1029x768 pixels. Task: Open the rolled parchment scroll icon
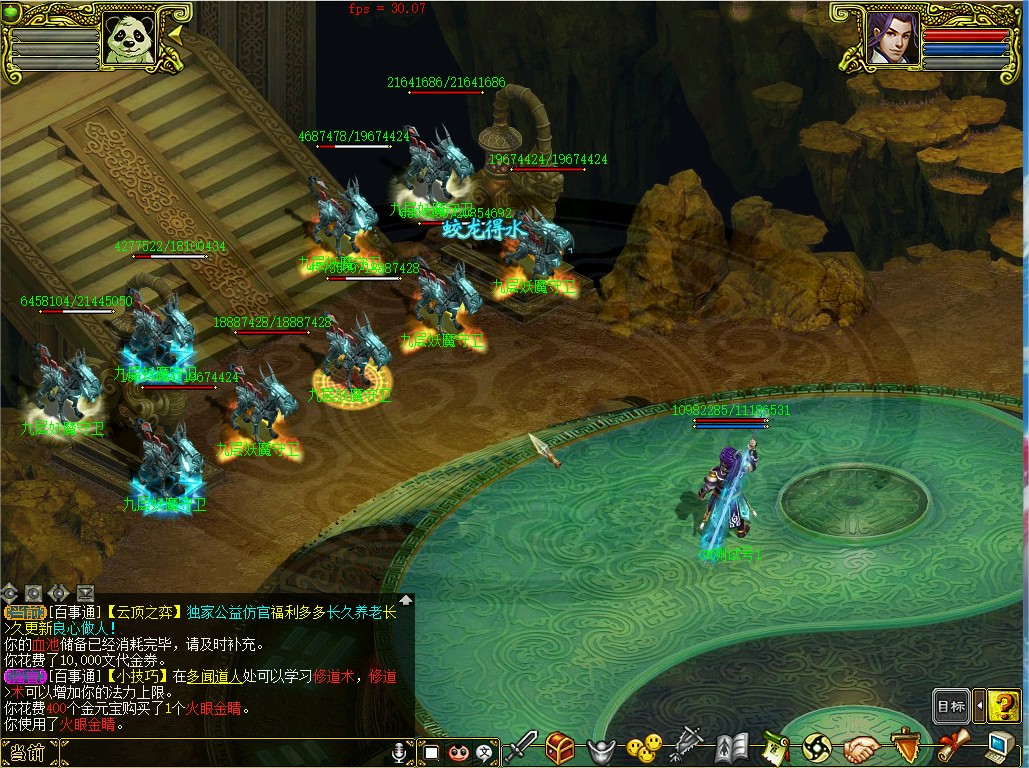[952, 746]
